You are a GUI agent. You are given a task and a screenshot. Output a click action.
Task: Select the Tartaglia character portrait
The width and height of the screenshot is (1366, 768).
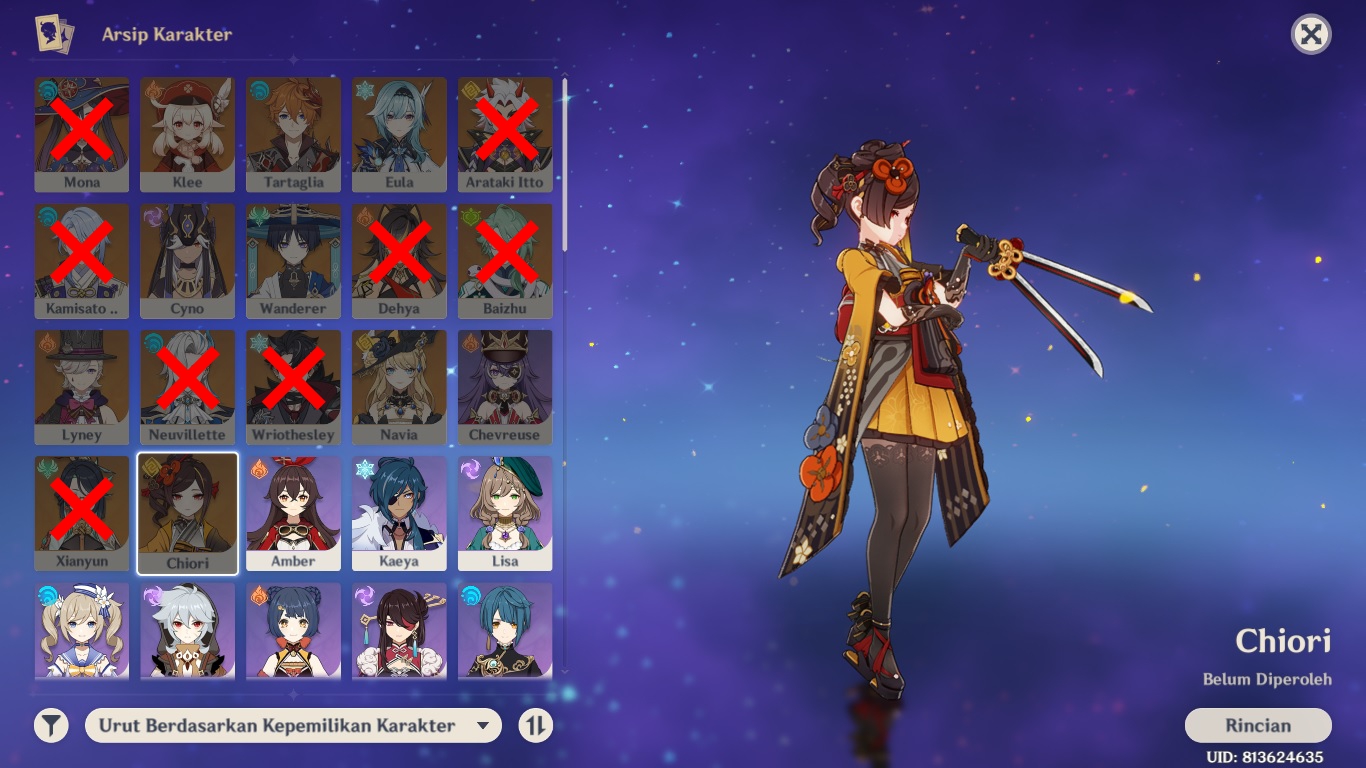click(293, 133)
